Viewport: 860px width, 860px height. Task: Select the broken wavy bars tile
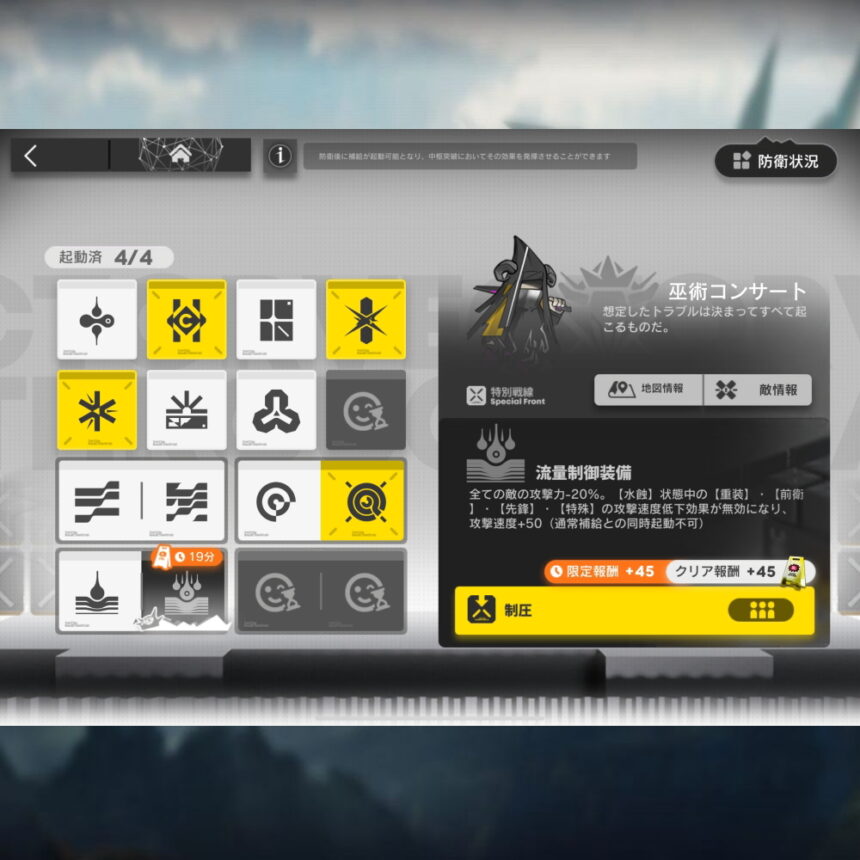pyautogui.click(x=185, y=501)
